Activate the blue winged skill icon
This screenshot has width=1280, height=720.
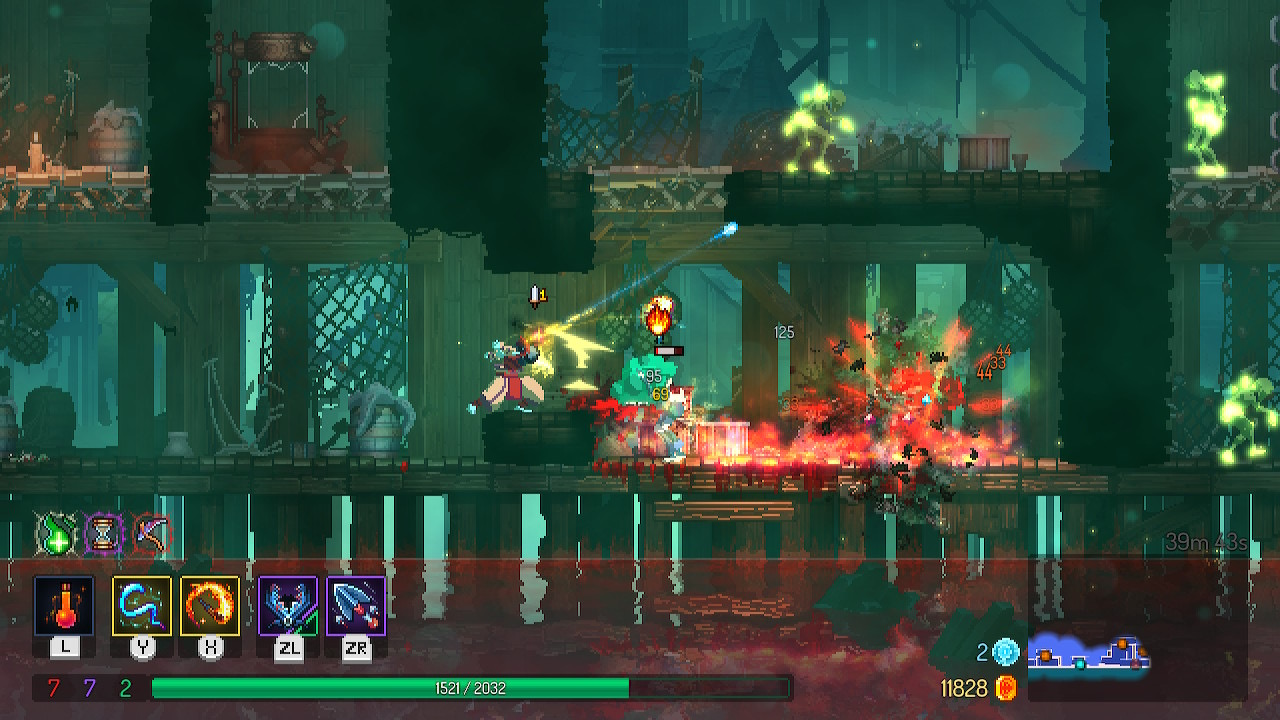click(288, 606)
